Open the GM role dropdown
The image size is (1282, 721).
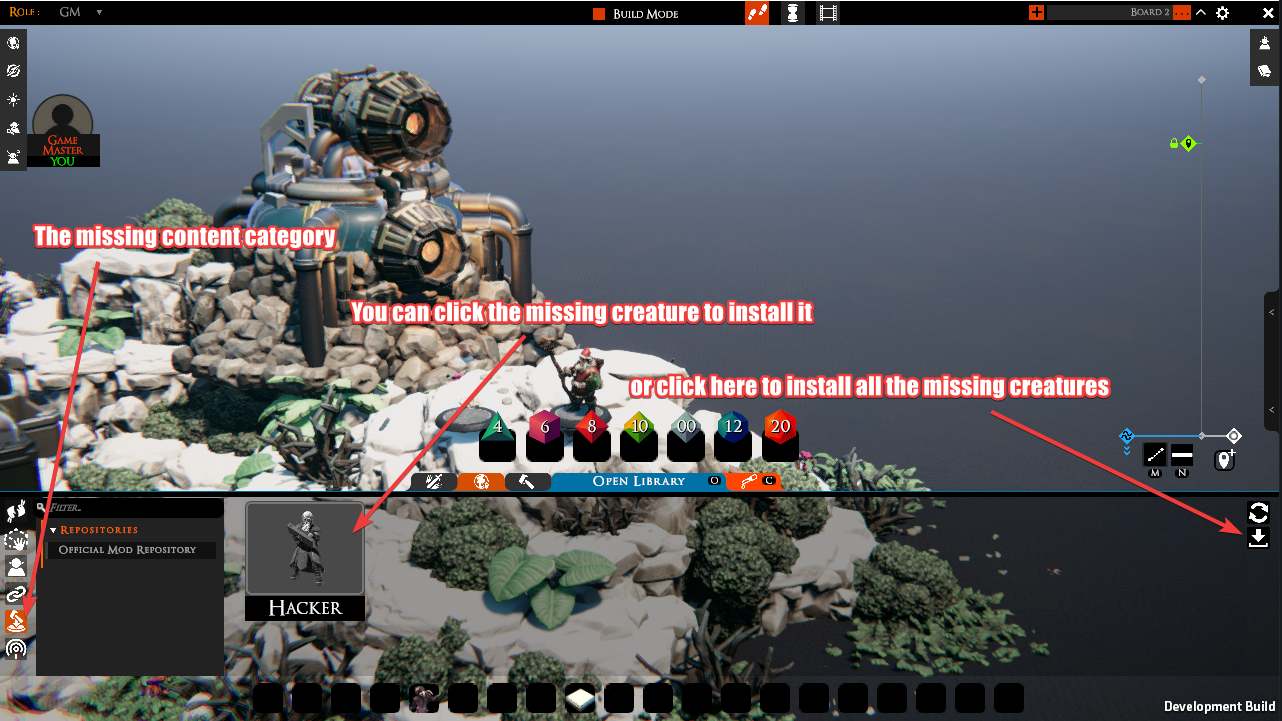80,13
